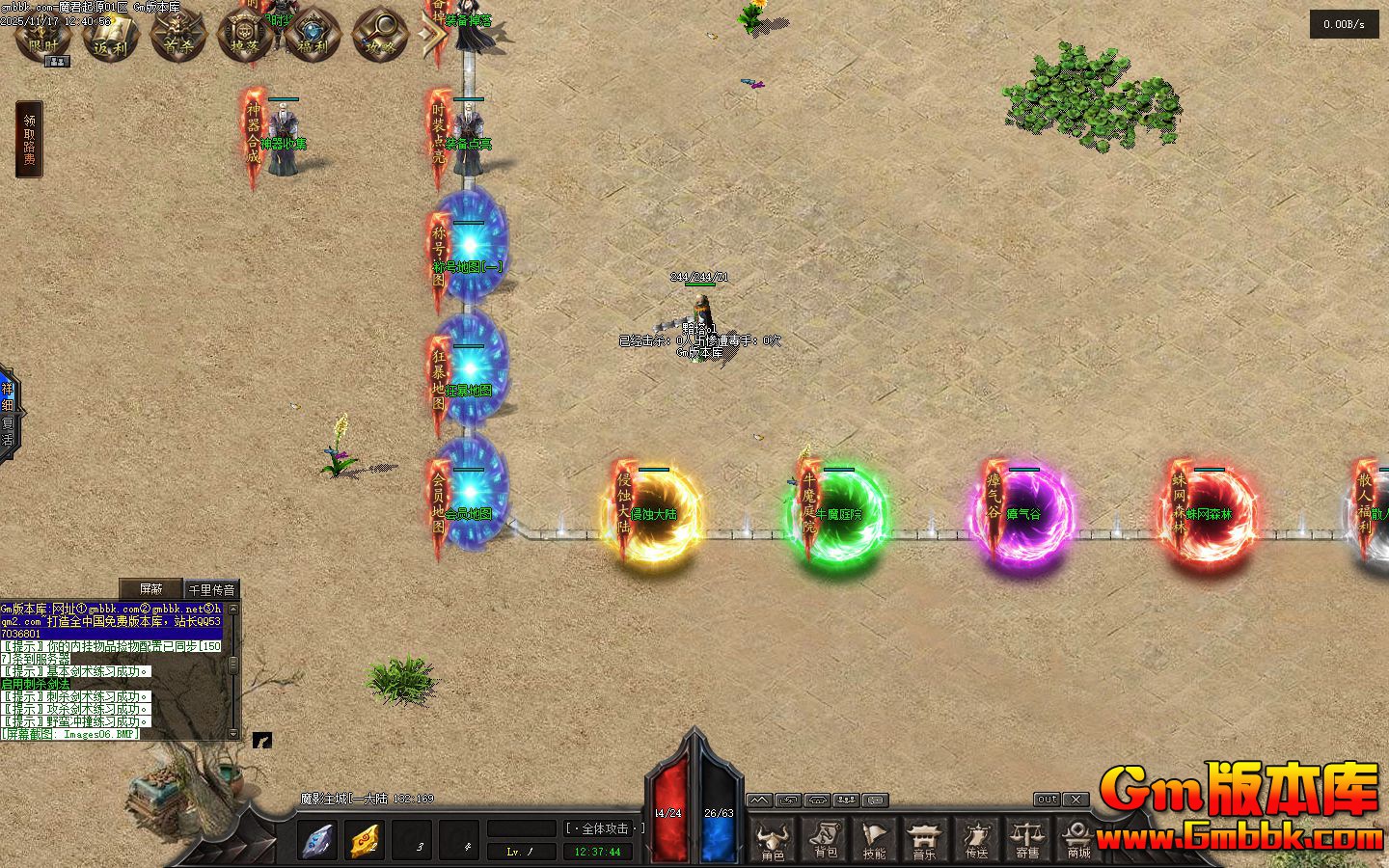Open the 技能 skills panel
Image resolution: width=1389 pixels, height=868 pixels.
click(x=875, y=838)
